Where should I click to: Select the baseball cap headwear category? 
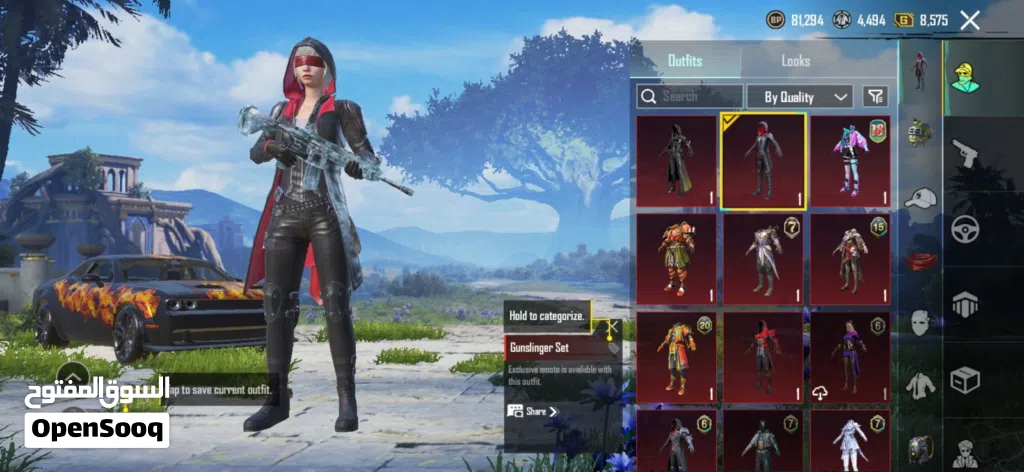click(919, 197)
